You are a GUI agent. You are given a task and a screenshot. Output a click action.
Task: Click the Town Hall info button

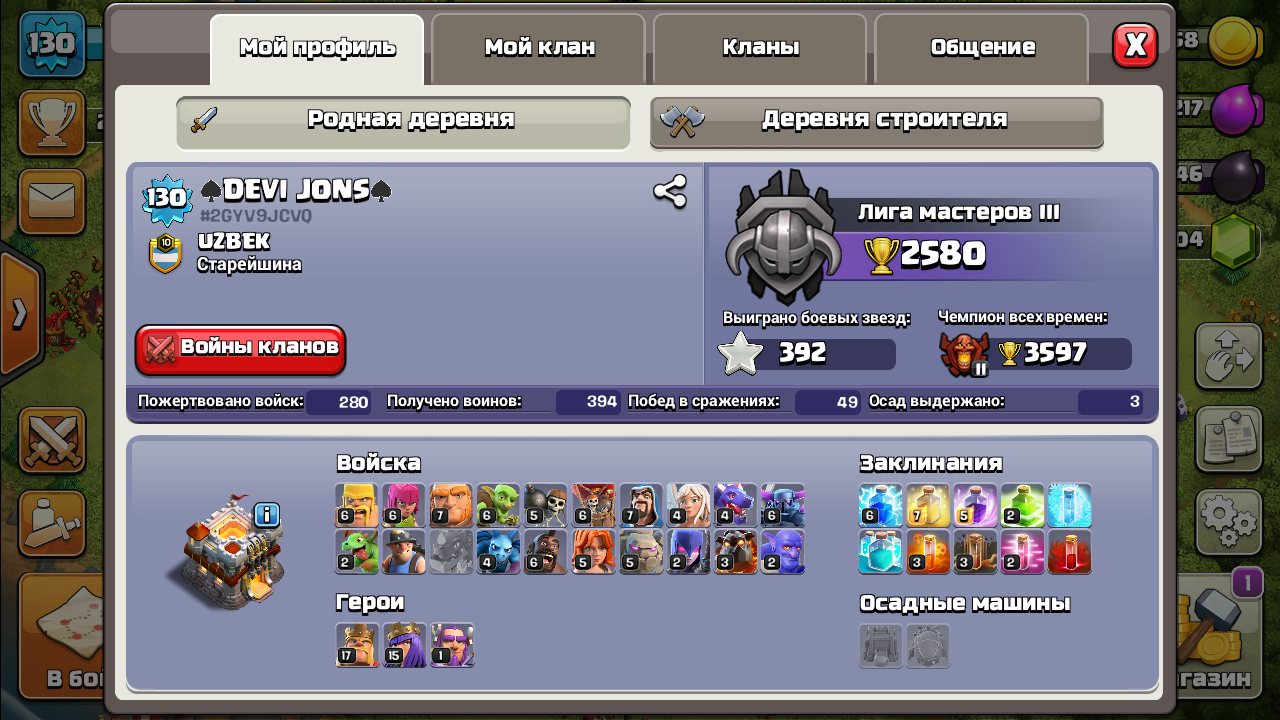point(266,515)
